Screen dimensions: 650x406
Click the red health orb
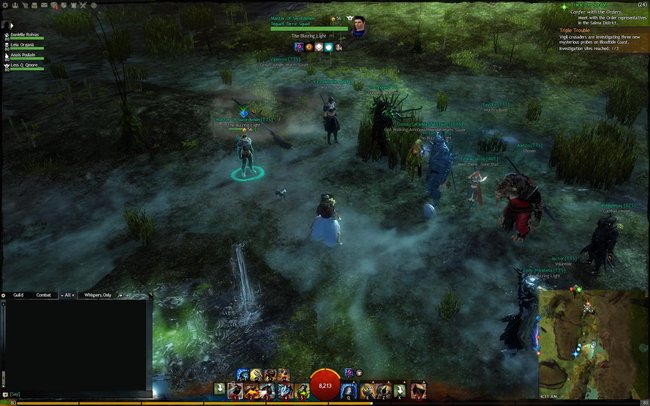324,385
